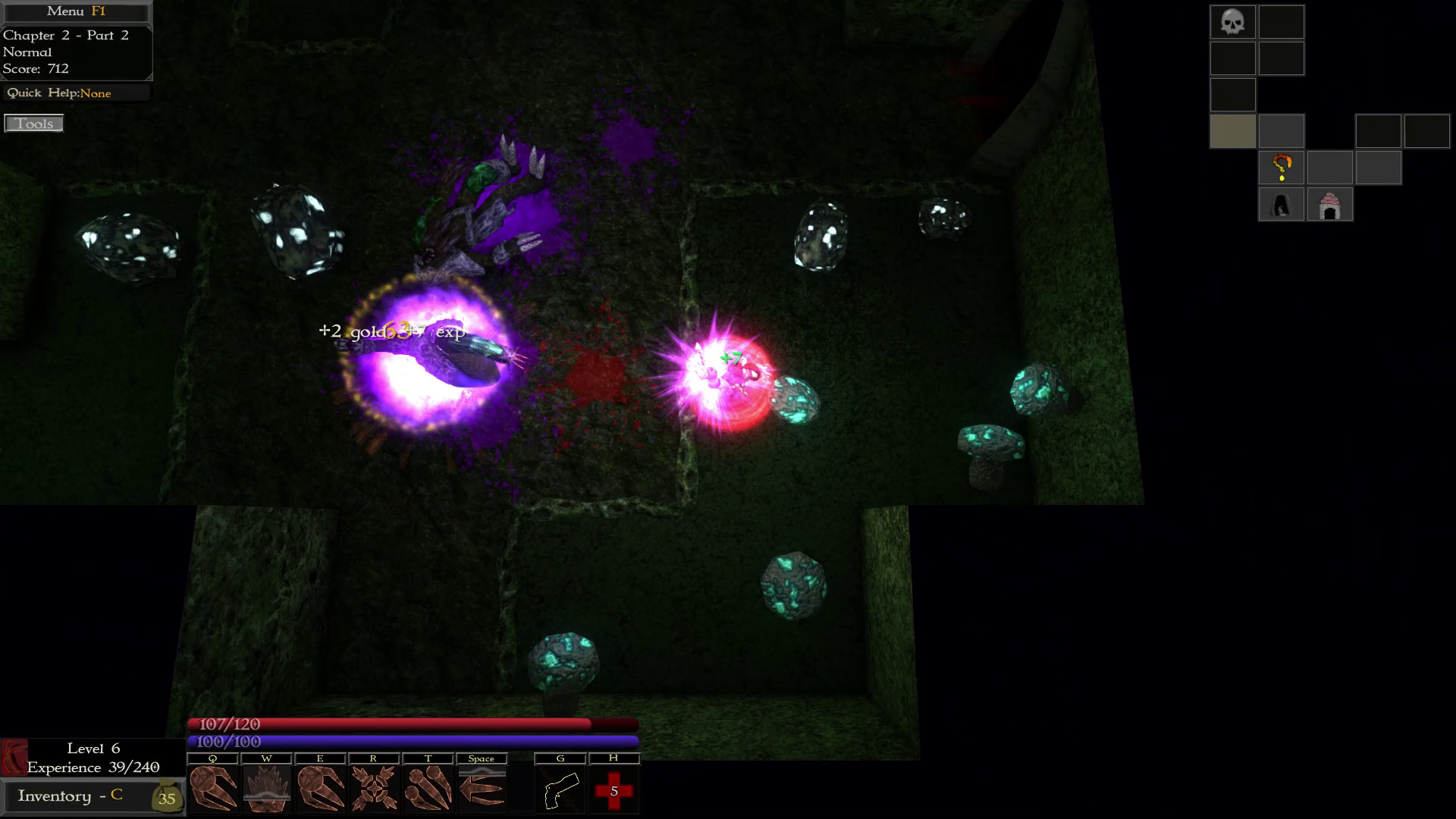Screen dimensions: 1456x819
Task: Select the Q claw ability icon
Action: [213, 789]
